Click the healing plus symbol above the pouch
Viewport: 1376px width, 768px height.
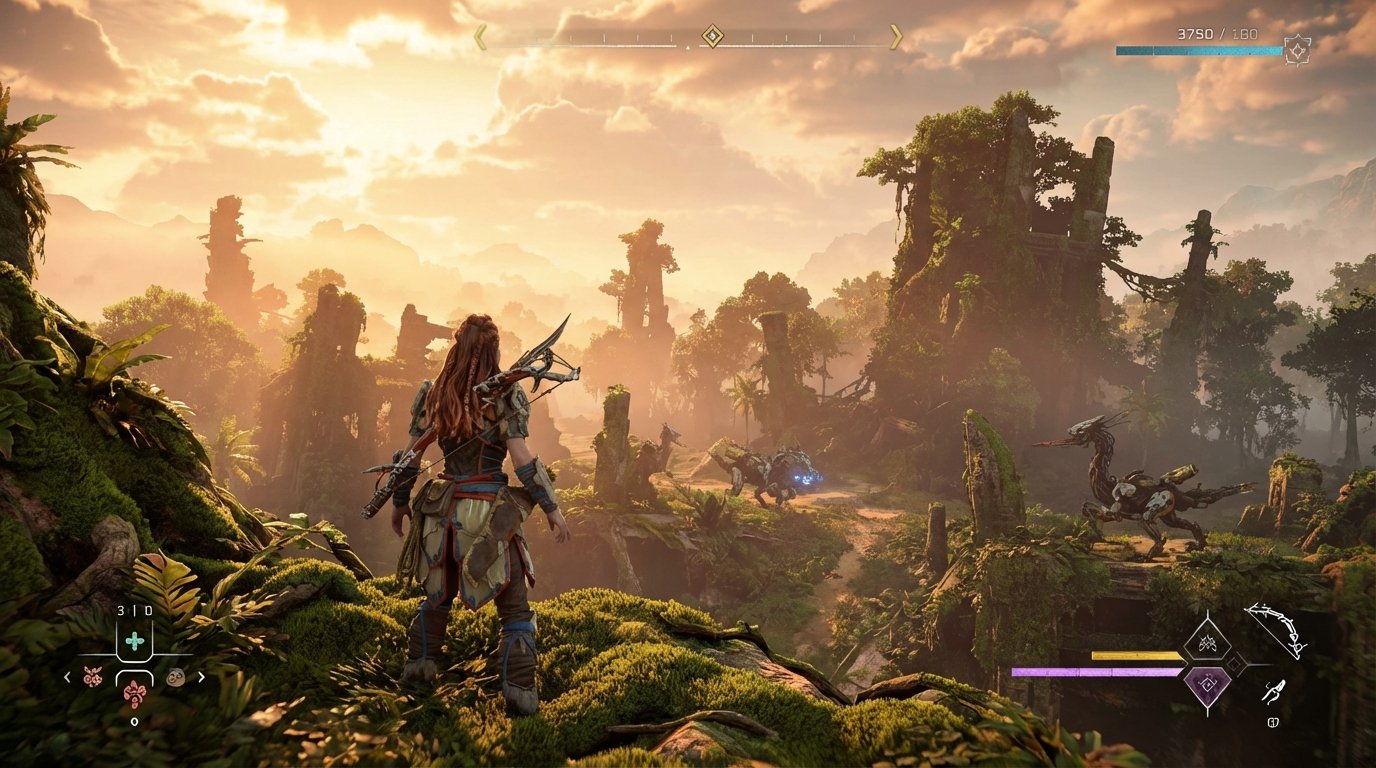134,641
